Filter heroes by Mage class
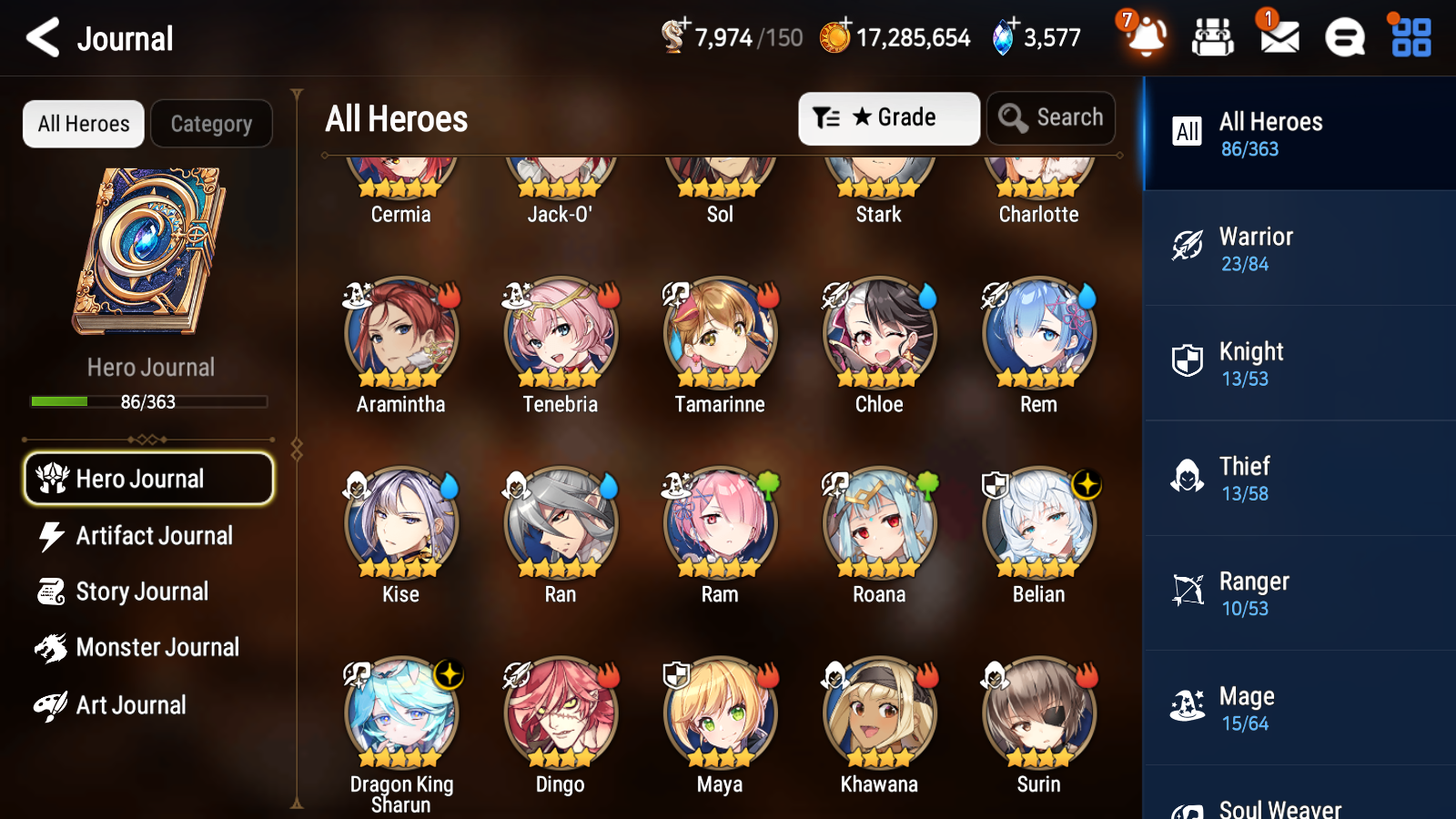This screenshot has height=819, width=1456. tap(1299, 709)
